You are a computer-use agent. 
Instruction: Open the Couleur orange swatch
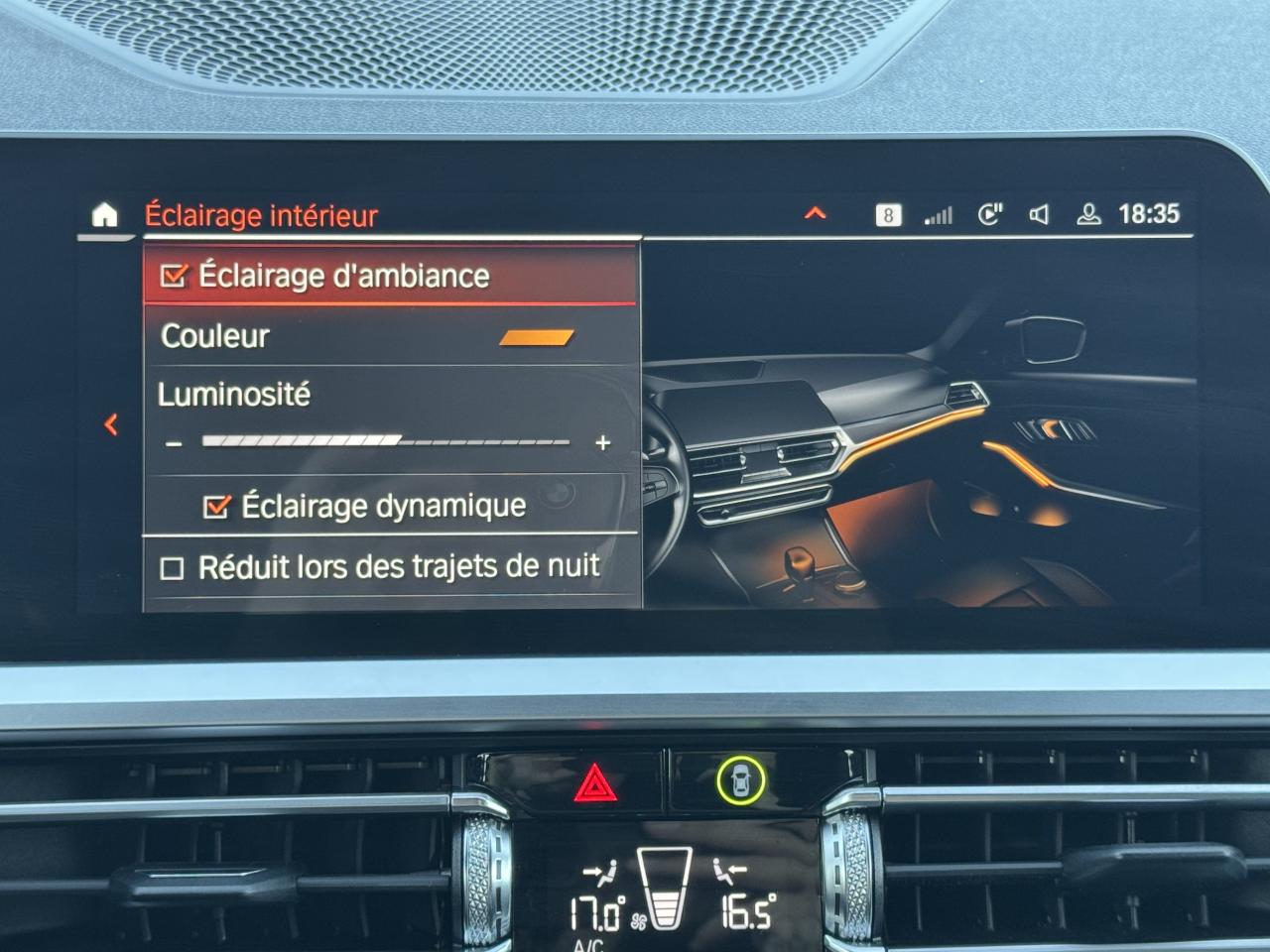coord(536,337)
